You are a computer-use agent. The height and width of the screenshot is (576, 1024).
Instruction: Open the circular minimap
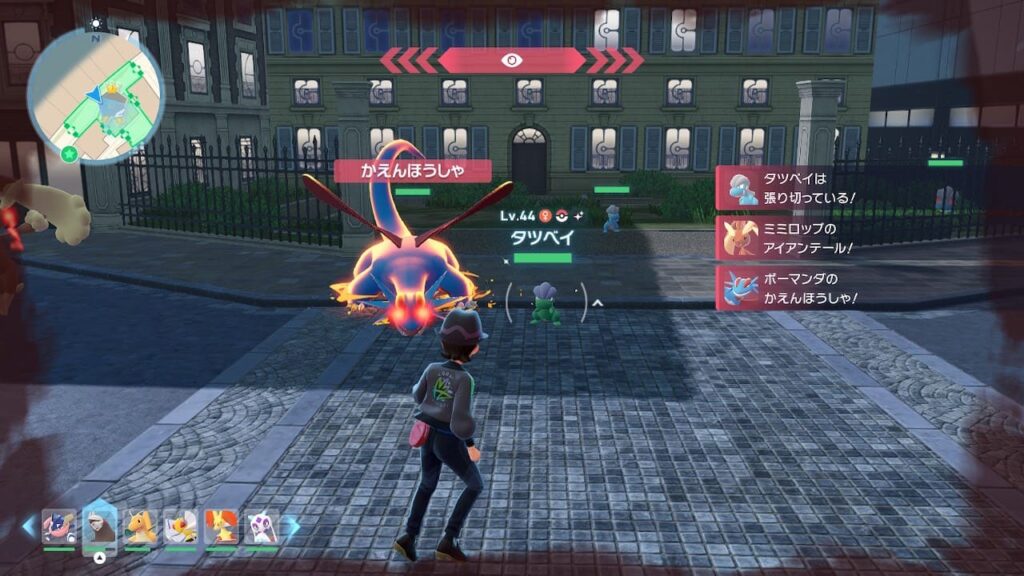coord(95,95)
